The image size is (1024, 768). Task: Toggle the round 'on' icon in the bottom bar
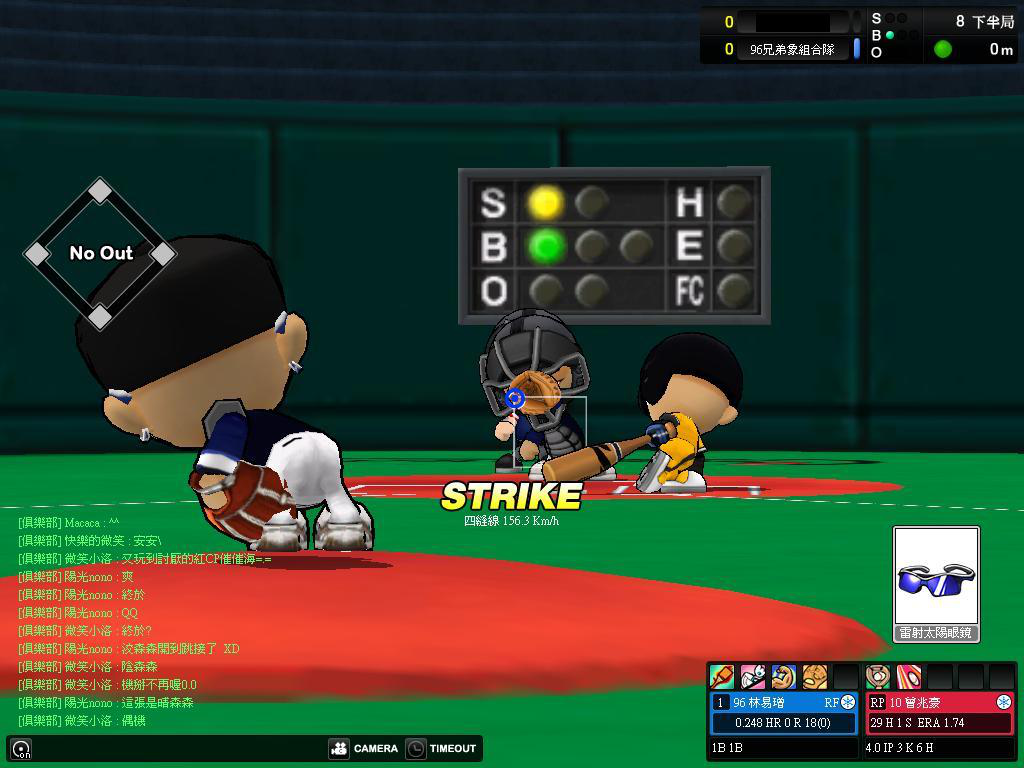tap(21, 749)
